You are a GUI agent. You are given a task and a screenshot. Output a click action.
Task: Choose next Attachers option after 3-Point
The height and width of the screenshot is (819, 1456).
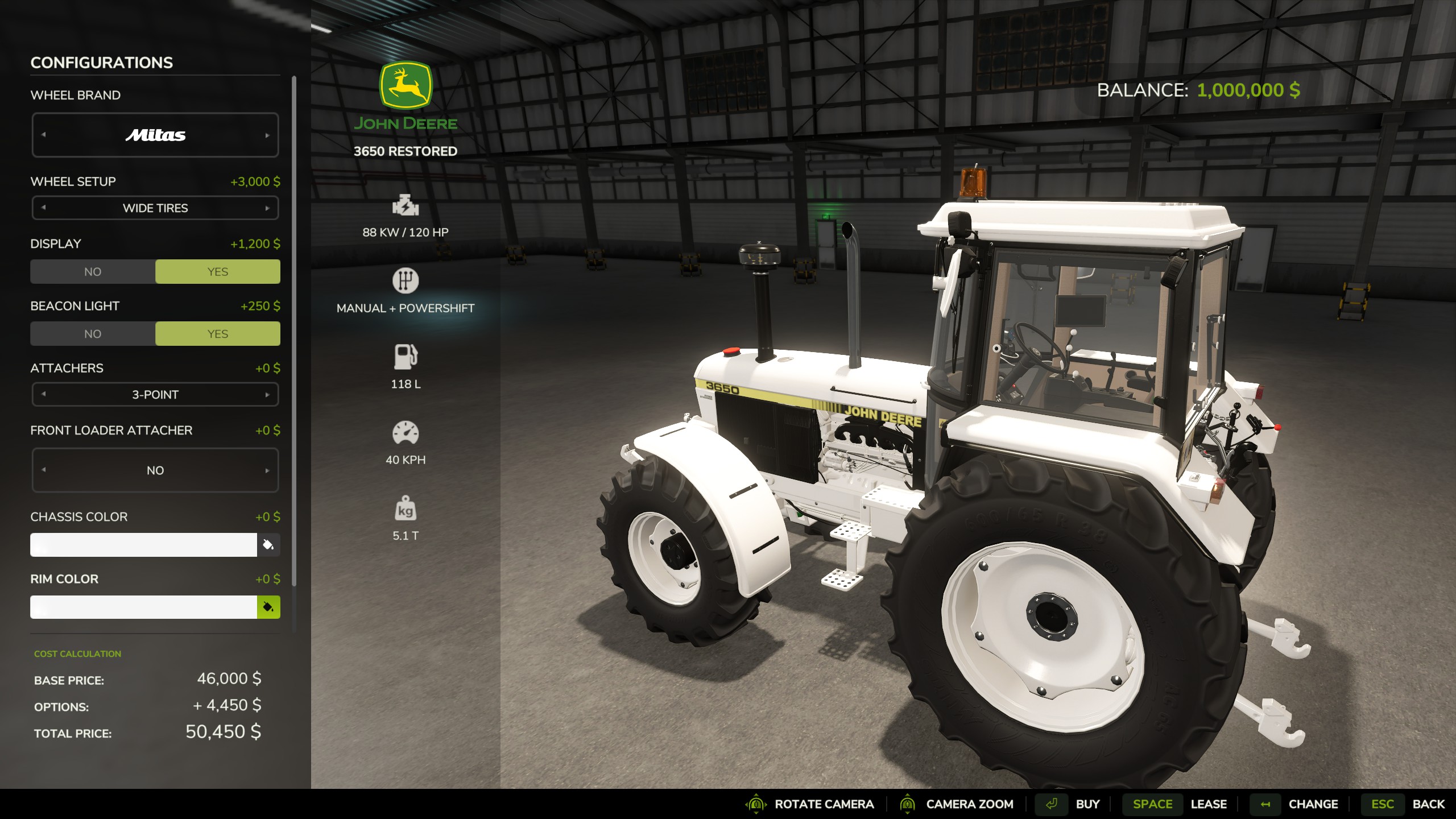point(267,395)
